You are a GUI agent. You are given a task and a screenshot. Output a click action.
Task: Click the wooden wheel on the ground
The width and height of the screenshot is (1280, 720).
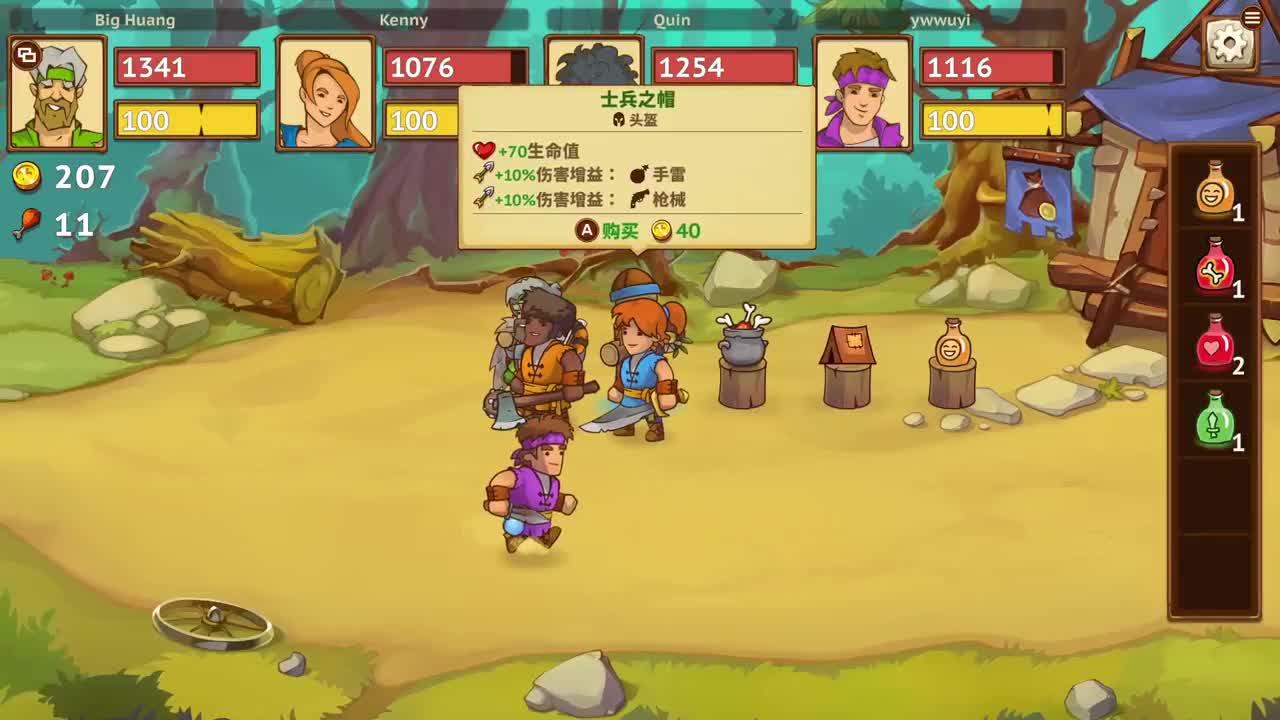(x=212, y=621)
